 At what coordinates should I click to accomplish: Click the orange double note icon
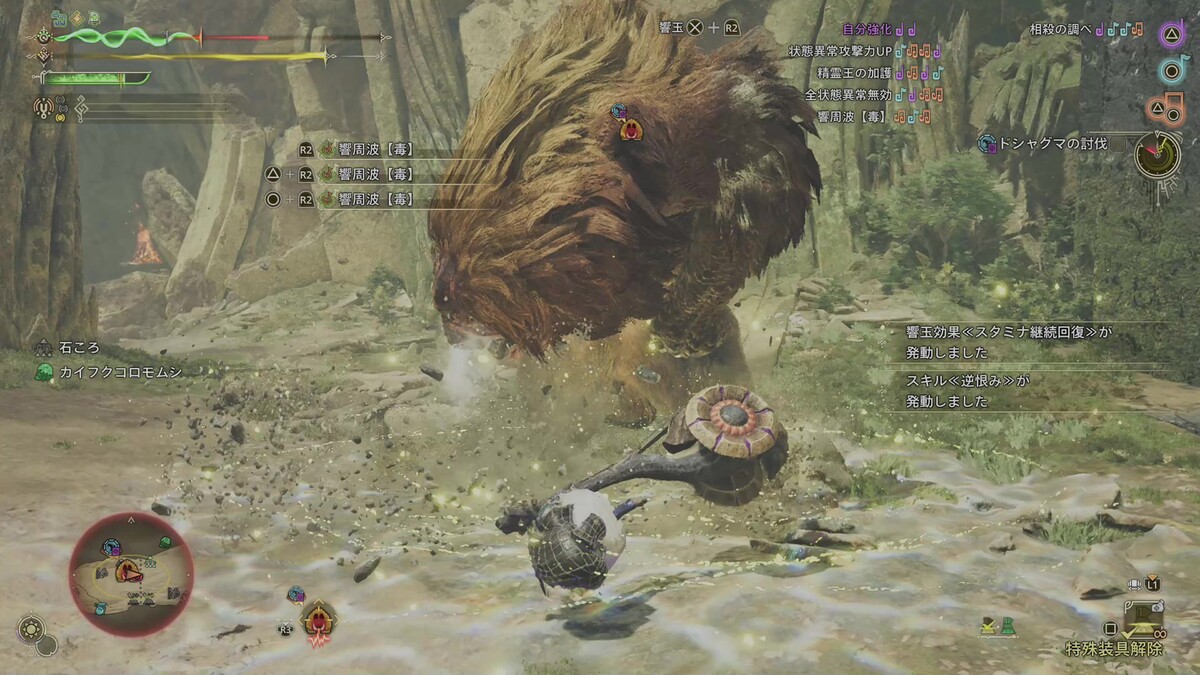(1172, 106)
